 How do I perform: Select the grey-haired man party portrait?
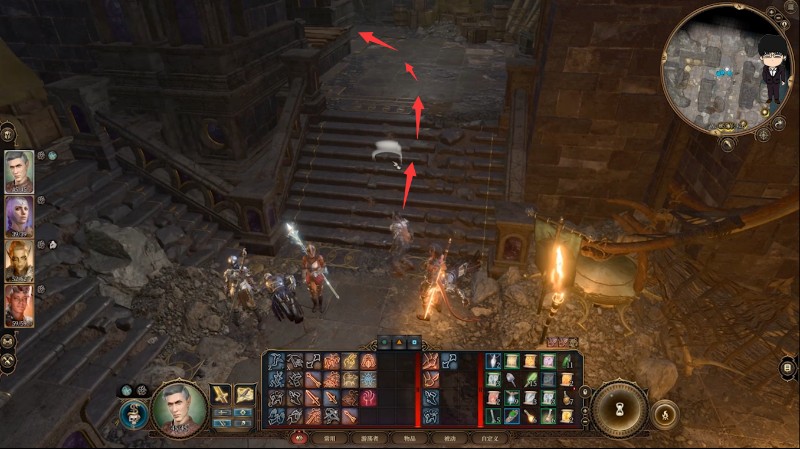coord(19,171)
